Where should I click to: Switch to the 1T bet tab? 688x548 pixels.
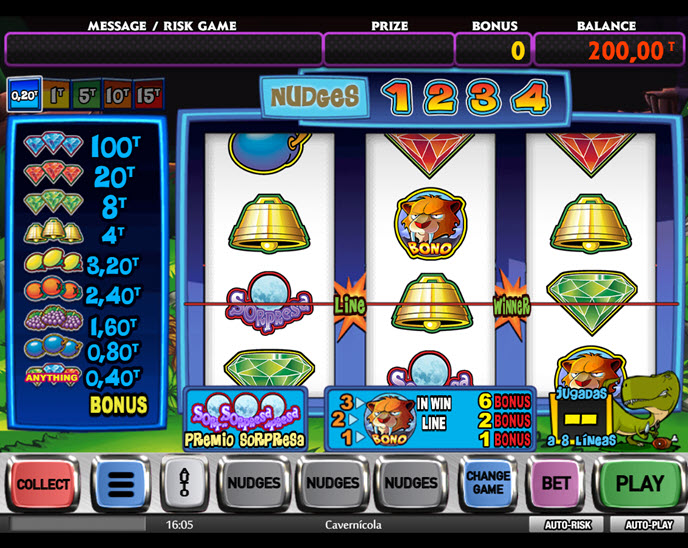coord(55,95)
